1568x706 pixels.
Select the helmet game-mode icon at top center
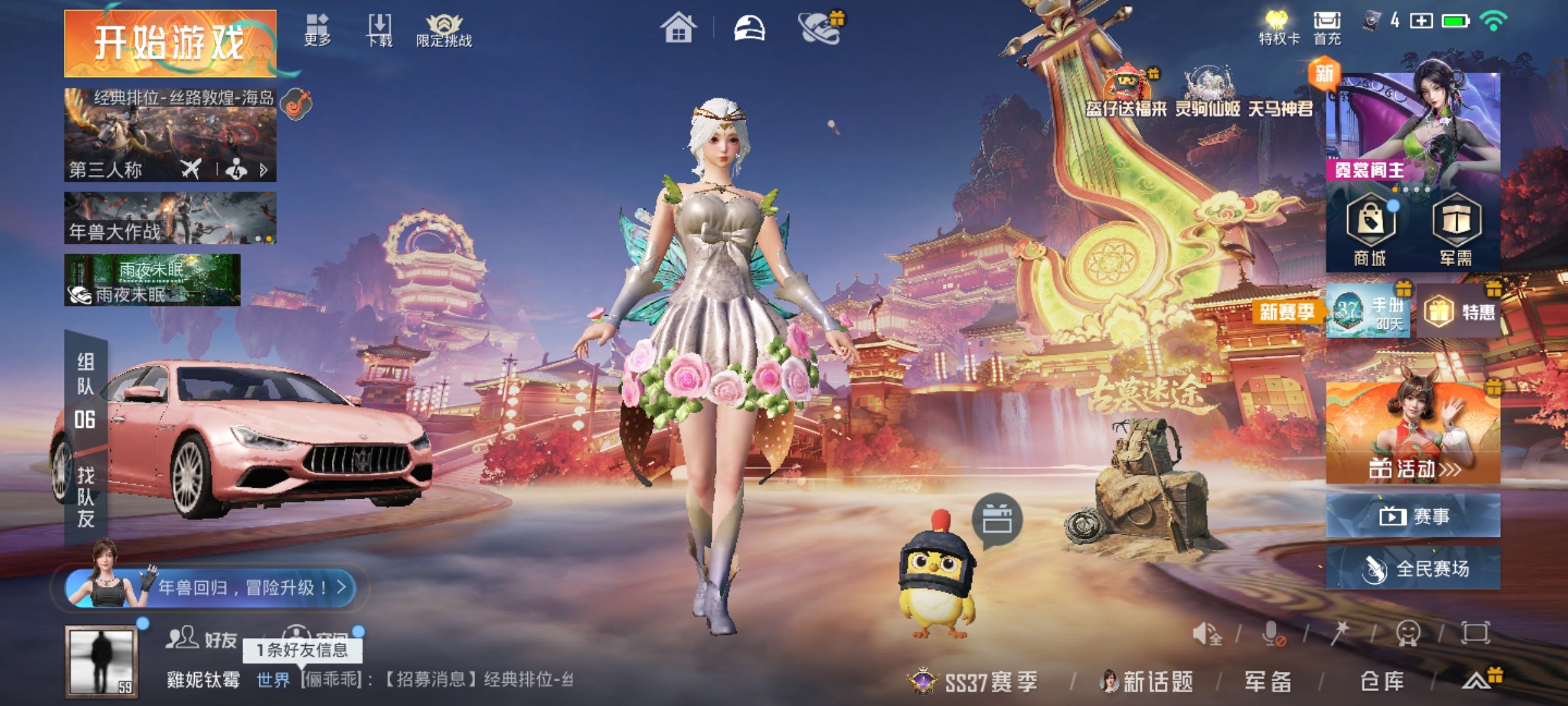pos(748,27)
